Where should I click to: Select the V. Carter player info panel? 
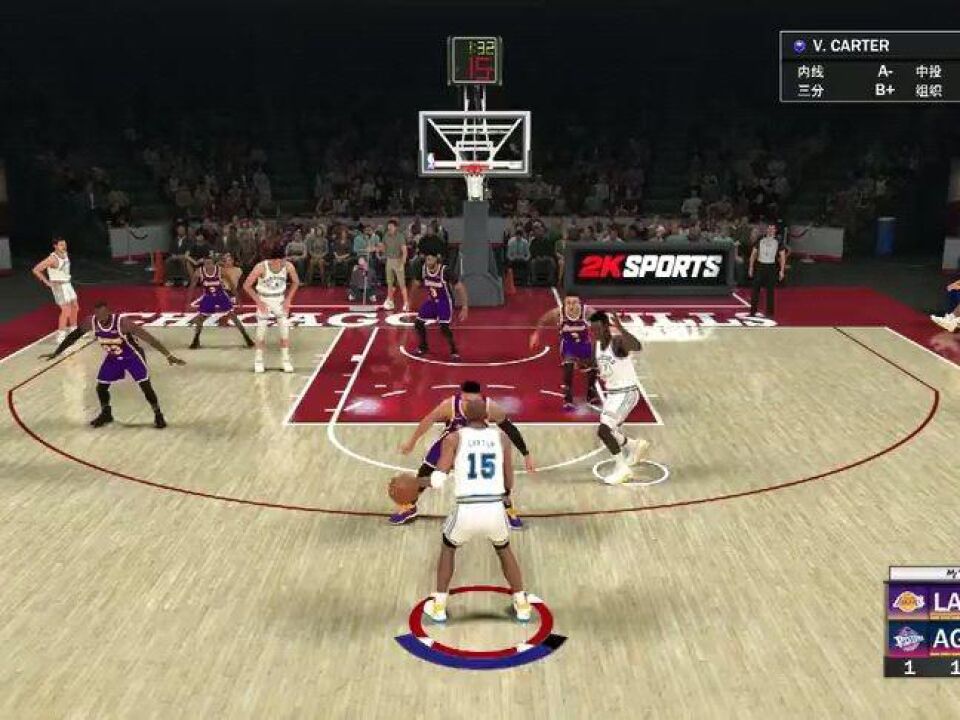pyautogui.click(x=869, y=66)
